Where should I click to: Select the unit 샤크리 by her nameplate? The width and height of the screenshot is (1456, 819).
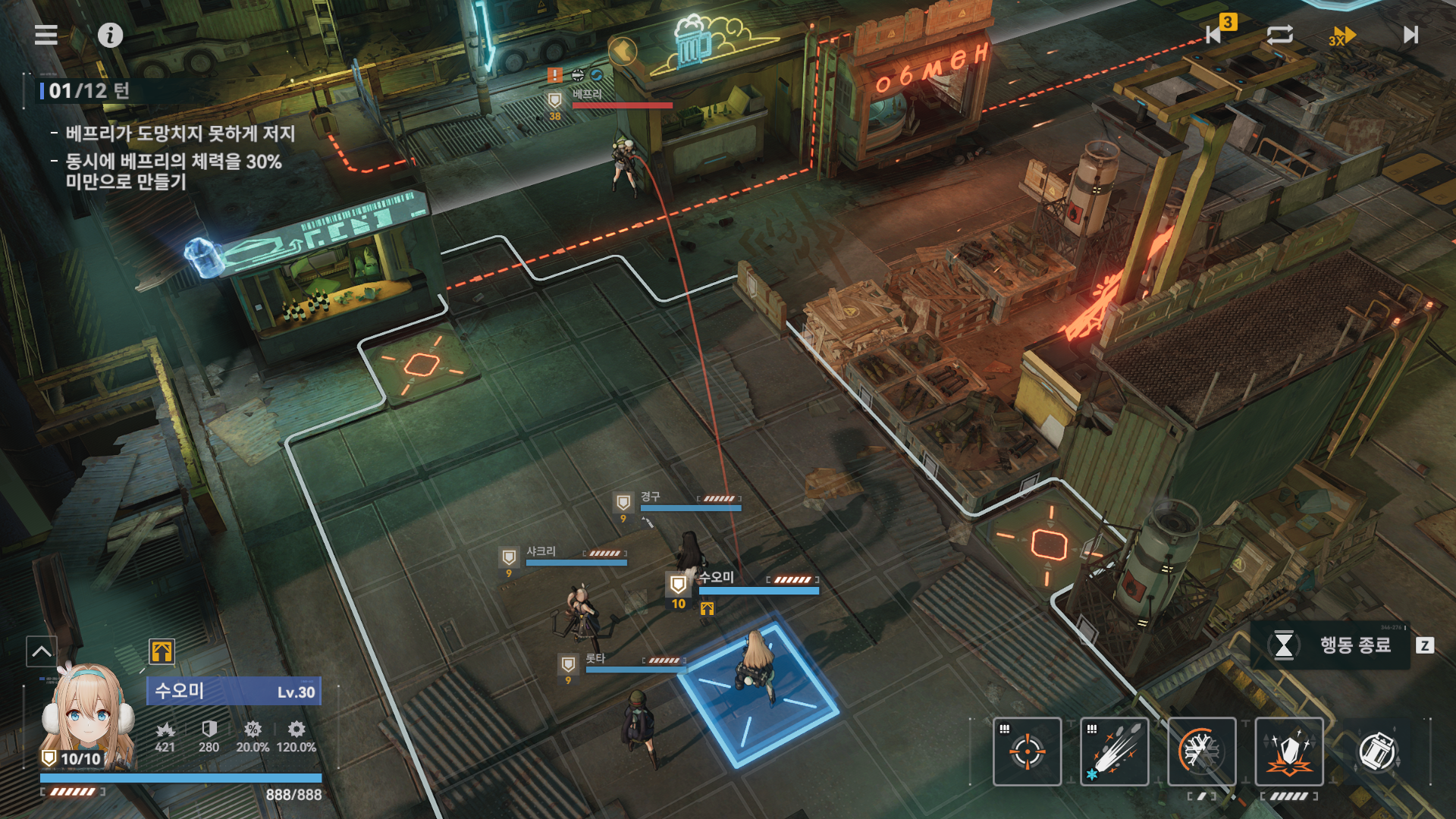tap(541, 552)
